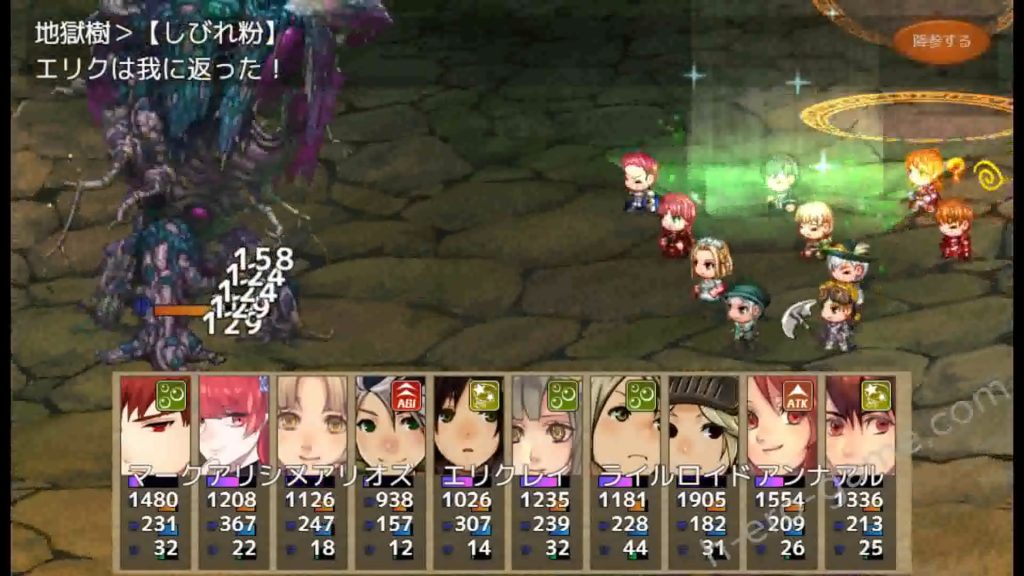Tap the orange 降参する surrender button

click(x=942, y=41)
